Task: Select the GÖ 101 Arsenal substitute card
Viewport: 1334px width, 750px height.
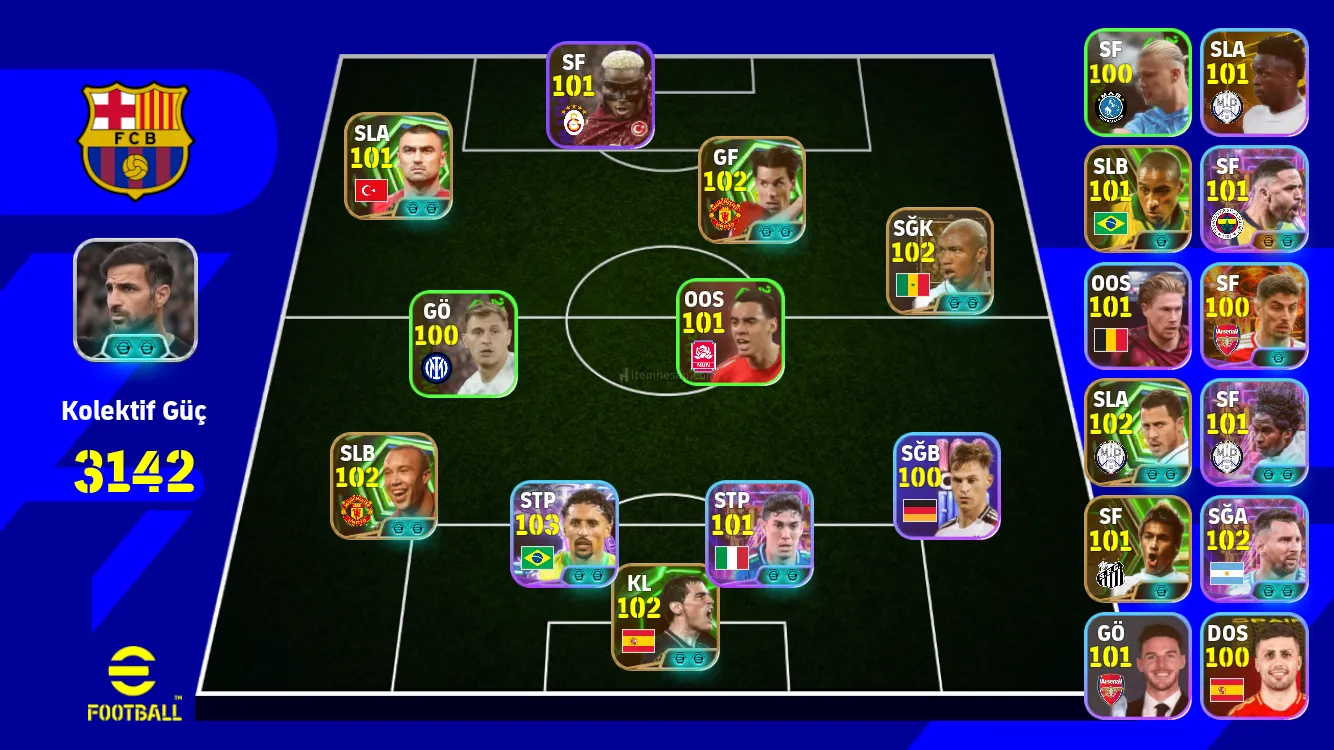Action: (1137, 666)
